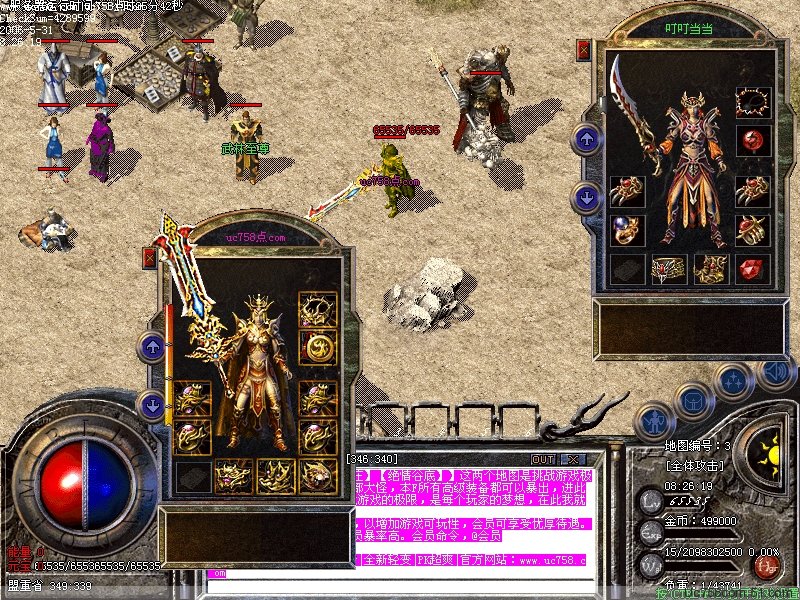Select the red orb medal slot

pos(751,140)
